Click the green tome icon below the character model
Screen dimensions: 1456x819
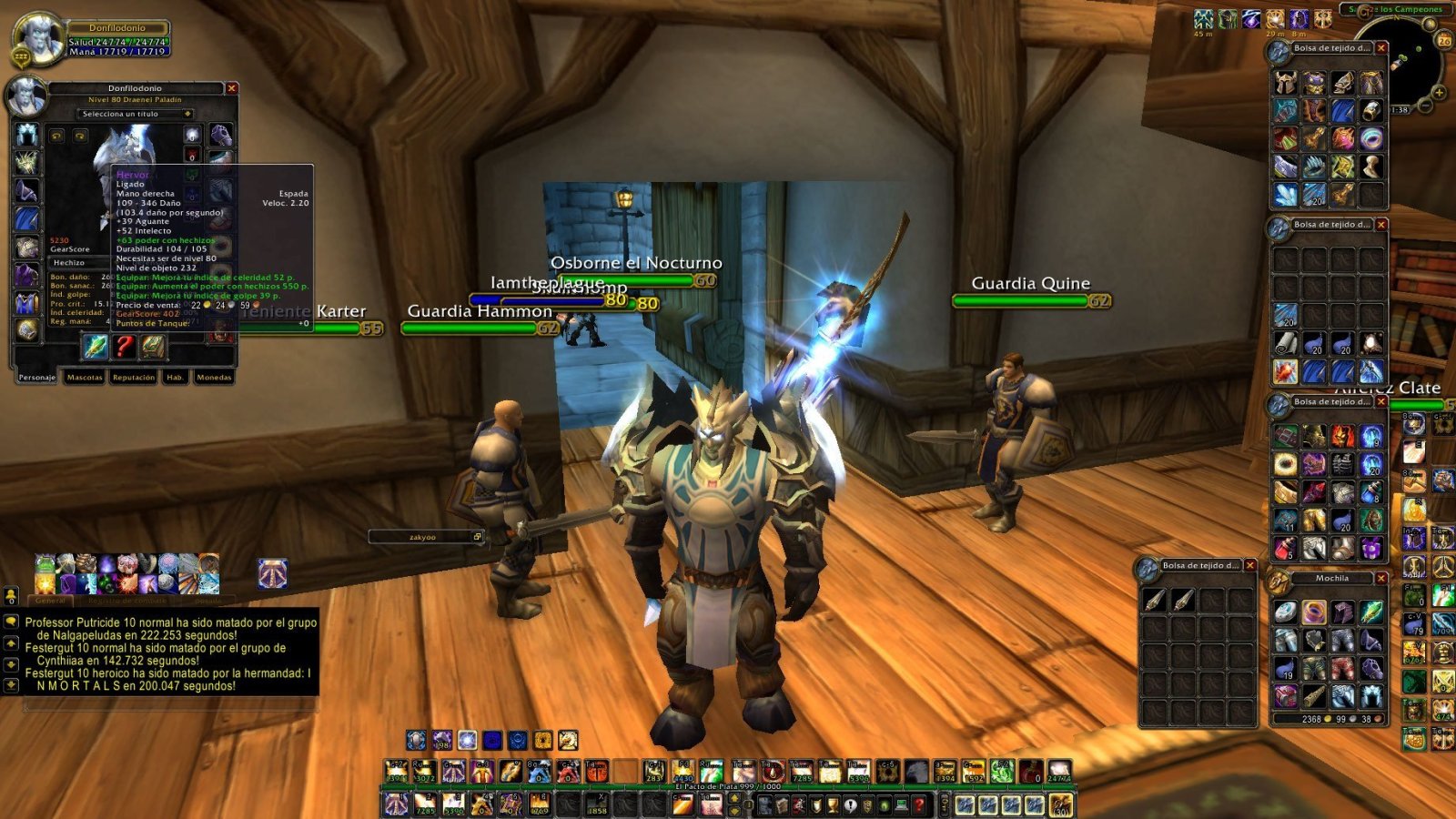155,347
